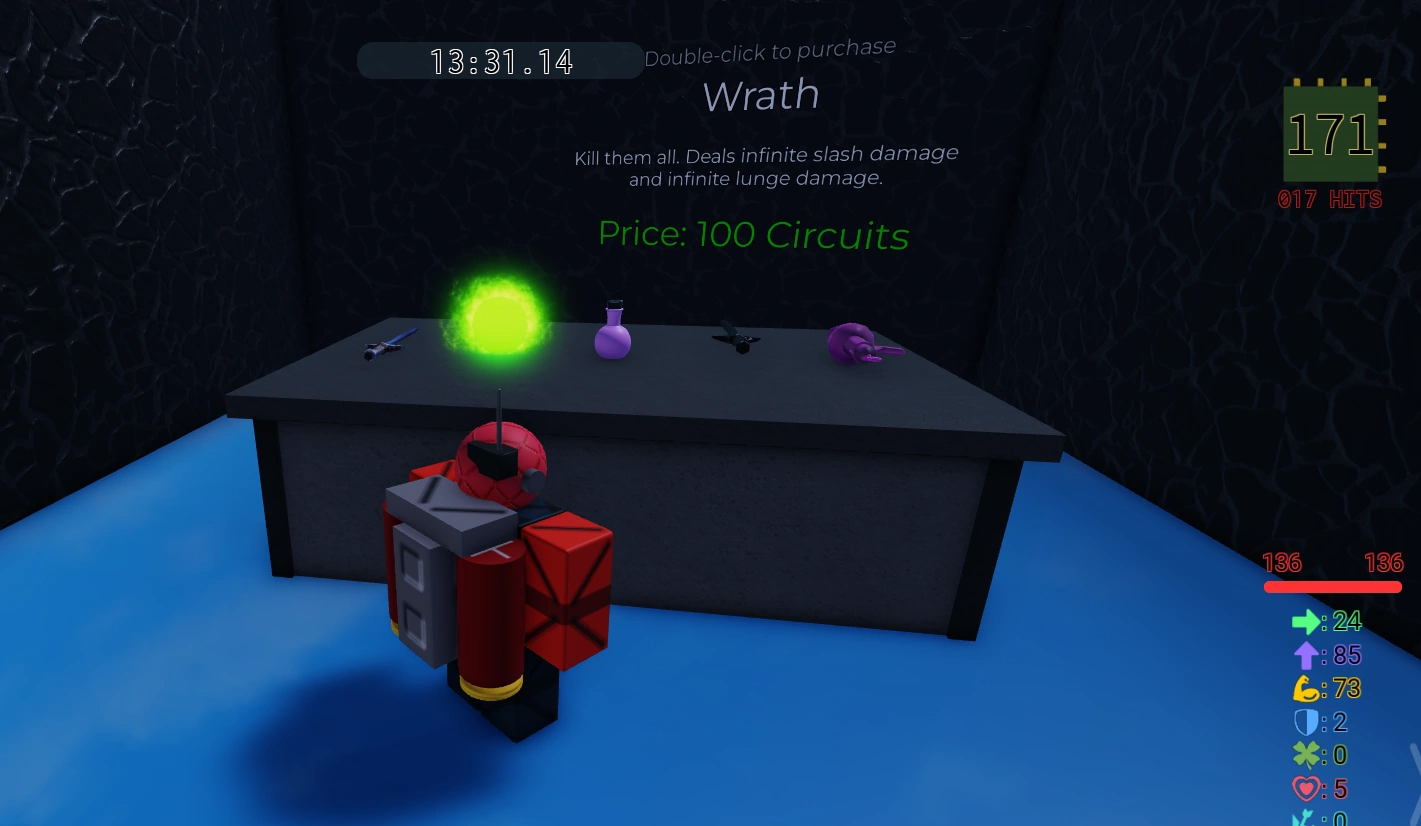Select the yellow flexed bicep strength icon
The width and height of the screenshot is (1421, 826).
1306,688
